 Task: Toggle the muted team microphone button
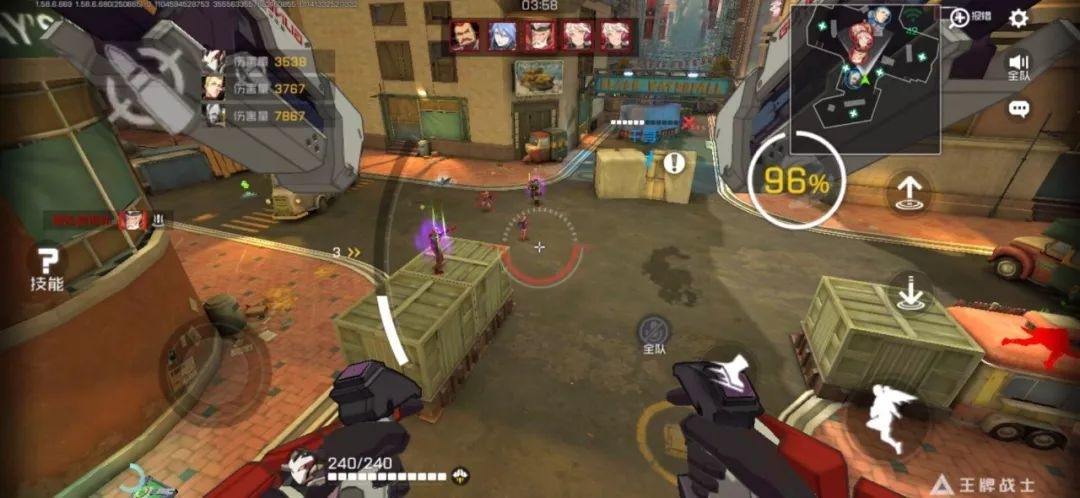(654, 328)
